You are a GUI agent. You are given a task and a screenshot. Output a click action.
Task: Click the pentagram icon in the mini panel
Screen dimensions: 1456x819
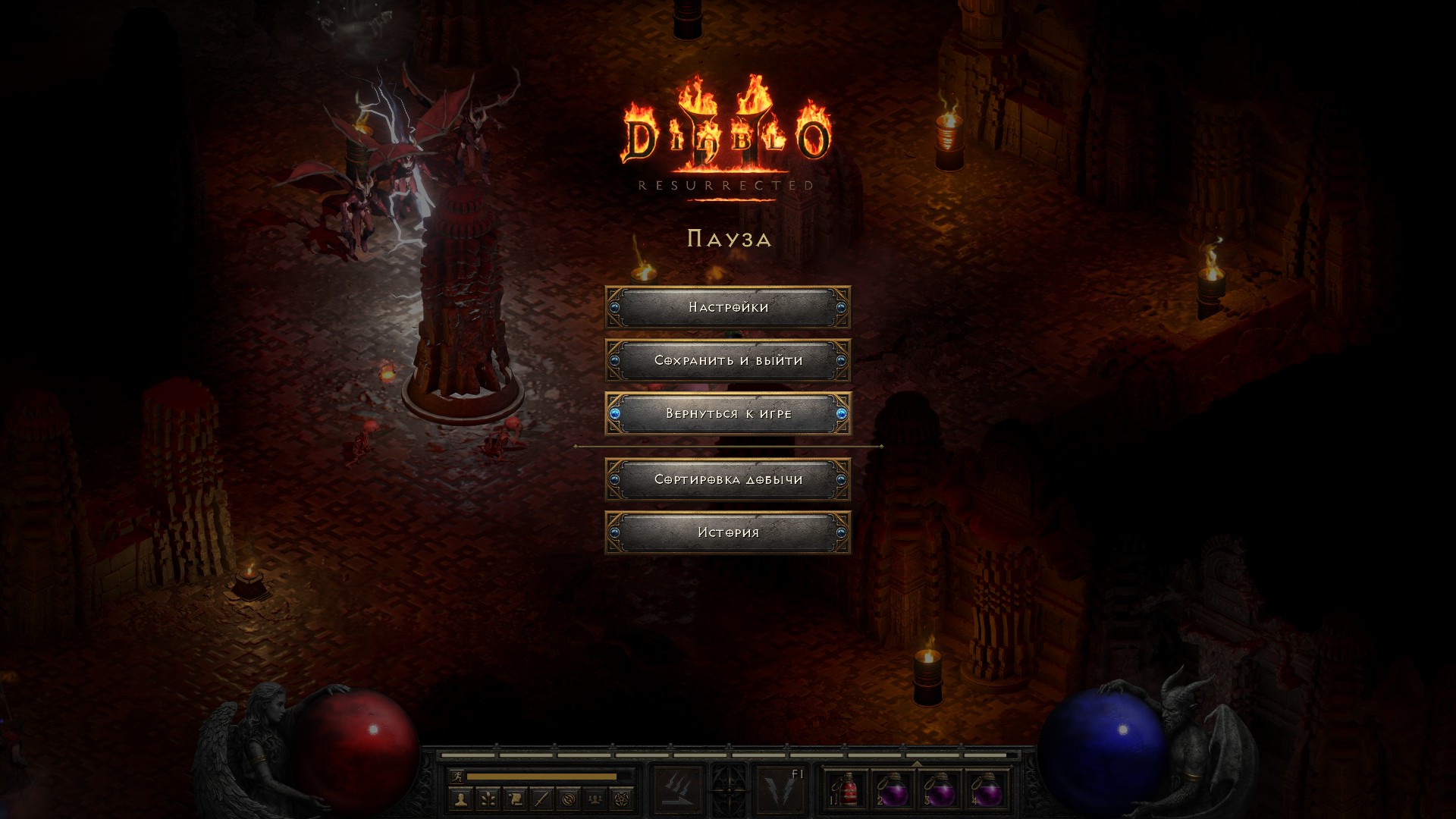622,799
